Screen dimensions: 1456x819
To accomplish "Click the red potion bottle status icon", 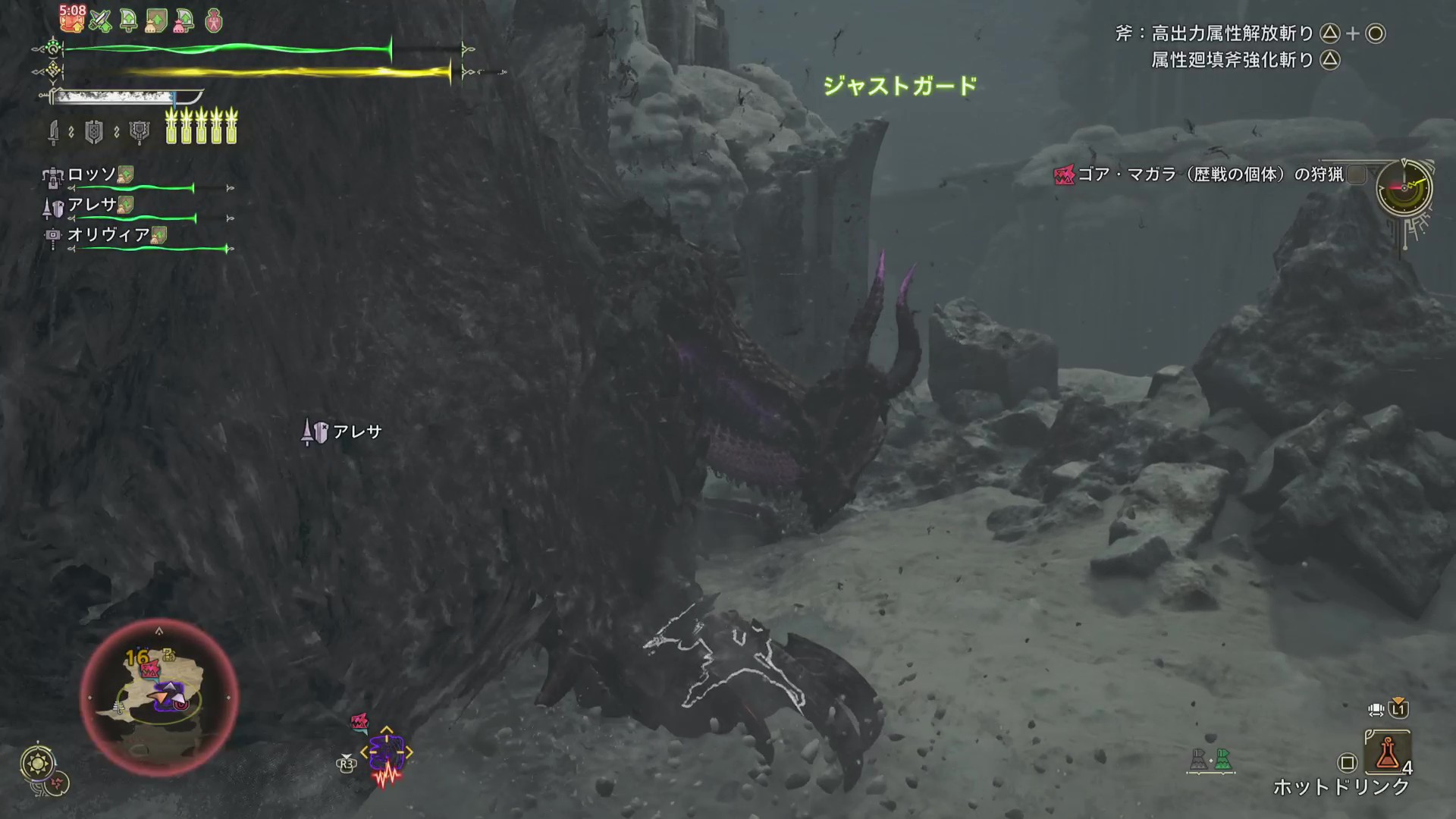I will (215, 20).
